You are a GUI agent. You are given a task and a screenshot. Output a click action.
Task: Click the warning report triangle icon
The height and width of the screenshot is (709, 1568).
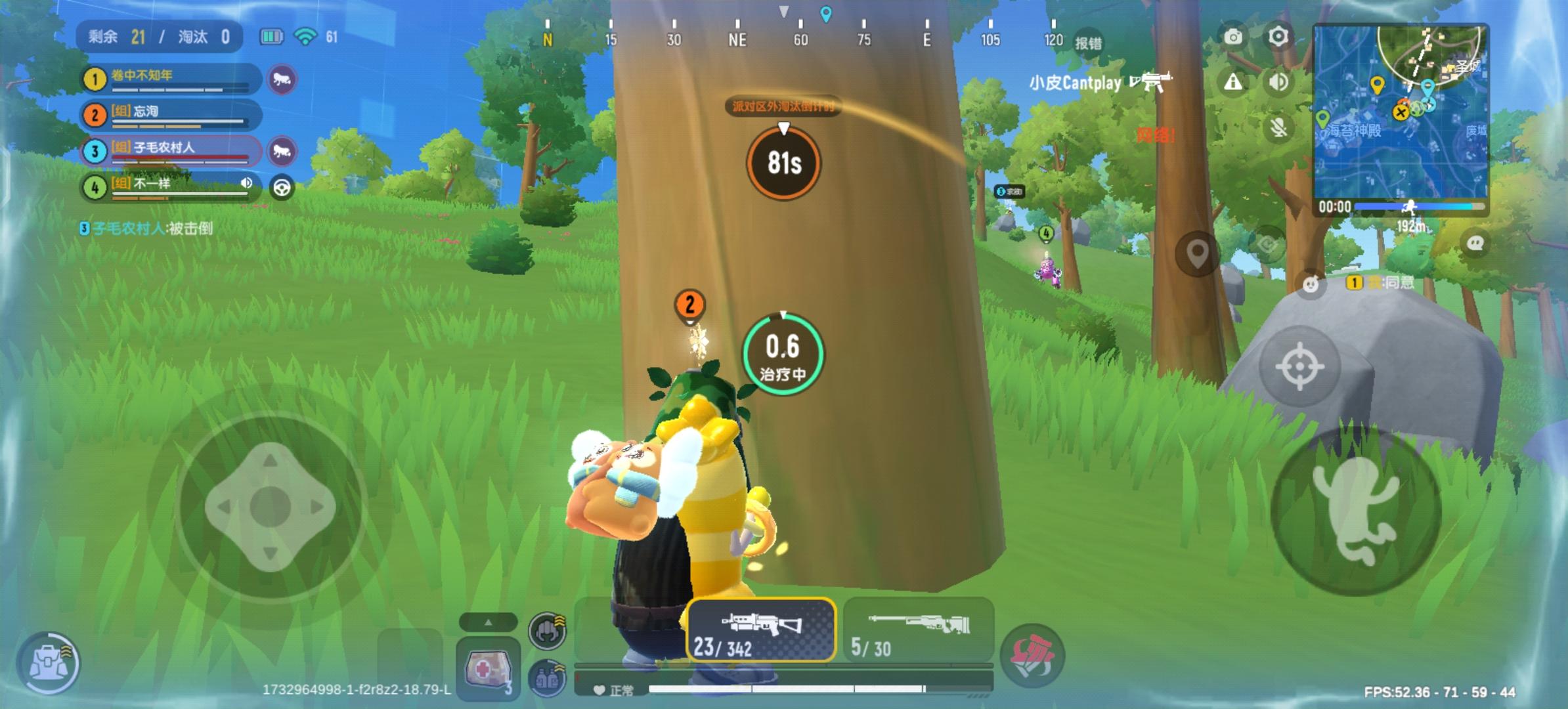pos(1234,83)
